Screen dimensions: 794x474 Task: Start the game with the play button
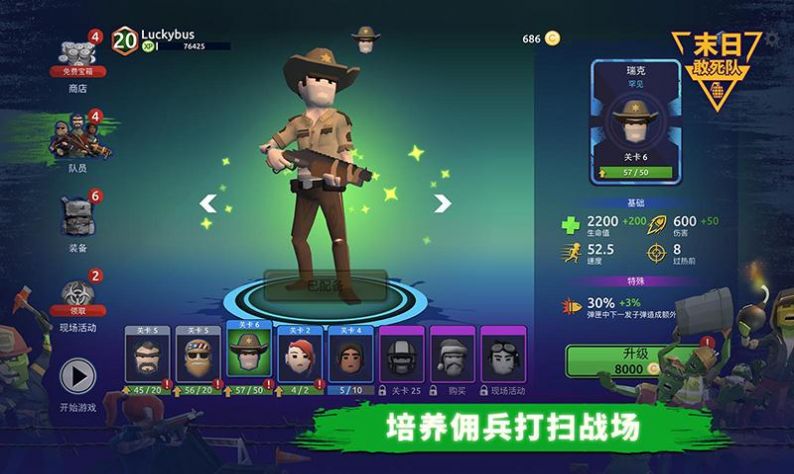(x=77, y=376)
